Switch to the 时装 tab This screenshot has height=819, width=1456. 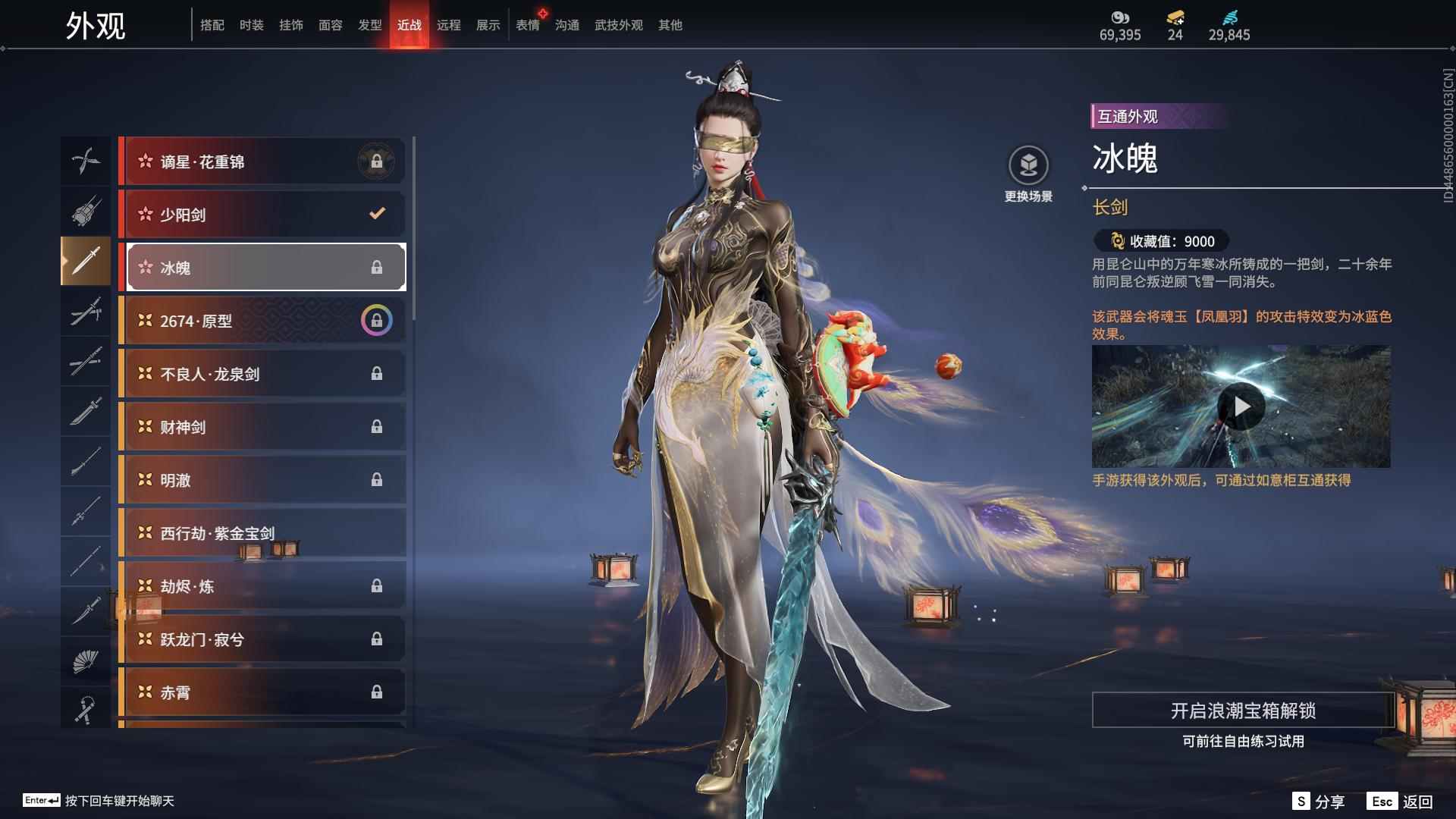point(251,25)
